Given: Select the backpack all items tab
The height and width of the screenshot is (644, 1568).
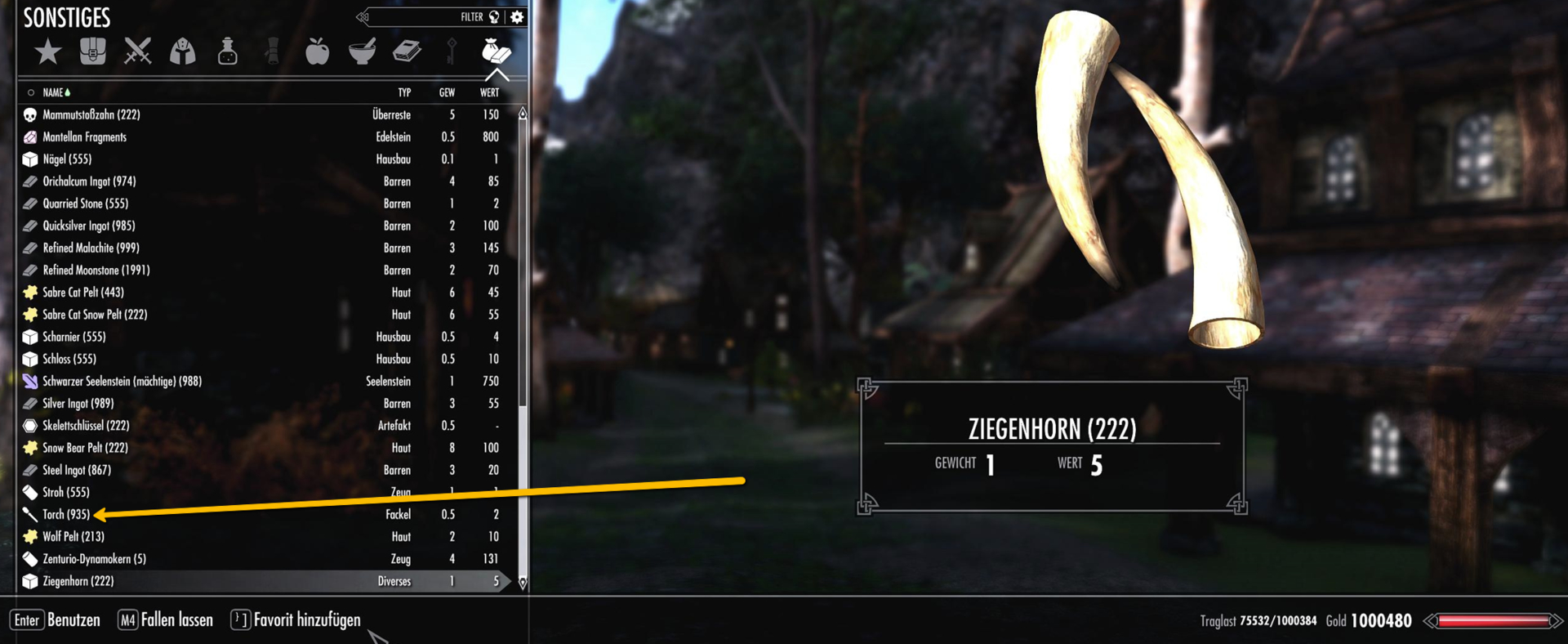Looking at the screenshot, I should pos(92,51).
